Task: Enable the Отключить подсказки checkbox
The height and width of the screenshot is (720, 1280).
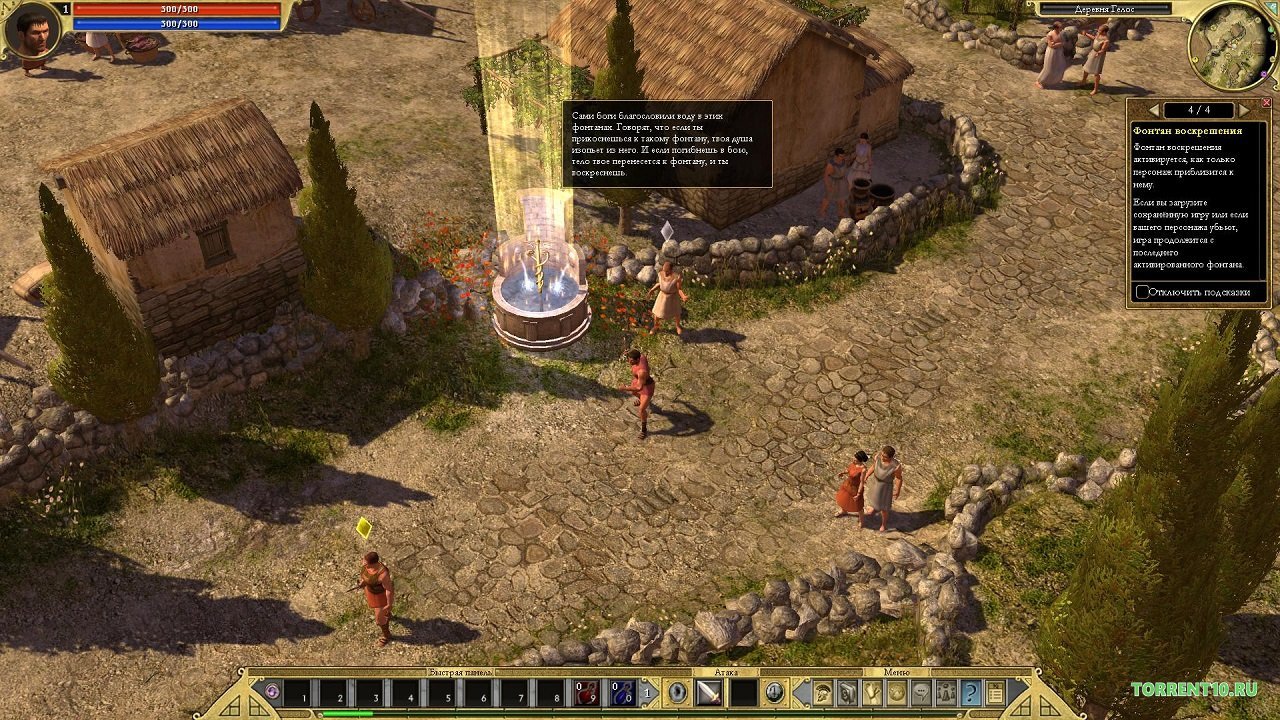Action: click(1141, 291)
